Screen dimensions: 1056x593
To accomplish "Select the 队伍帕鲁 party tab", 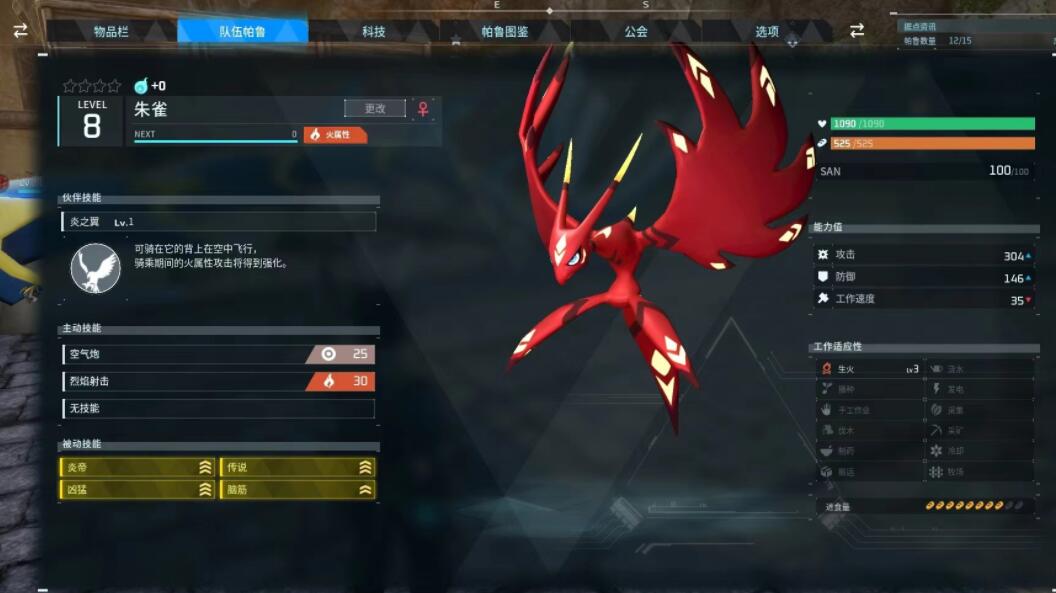I will click(x=243, y=31).
